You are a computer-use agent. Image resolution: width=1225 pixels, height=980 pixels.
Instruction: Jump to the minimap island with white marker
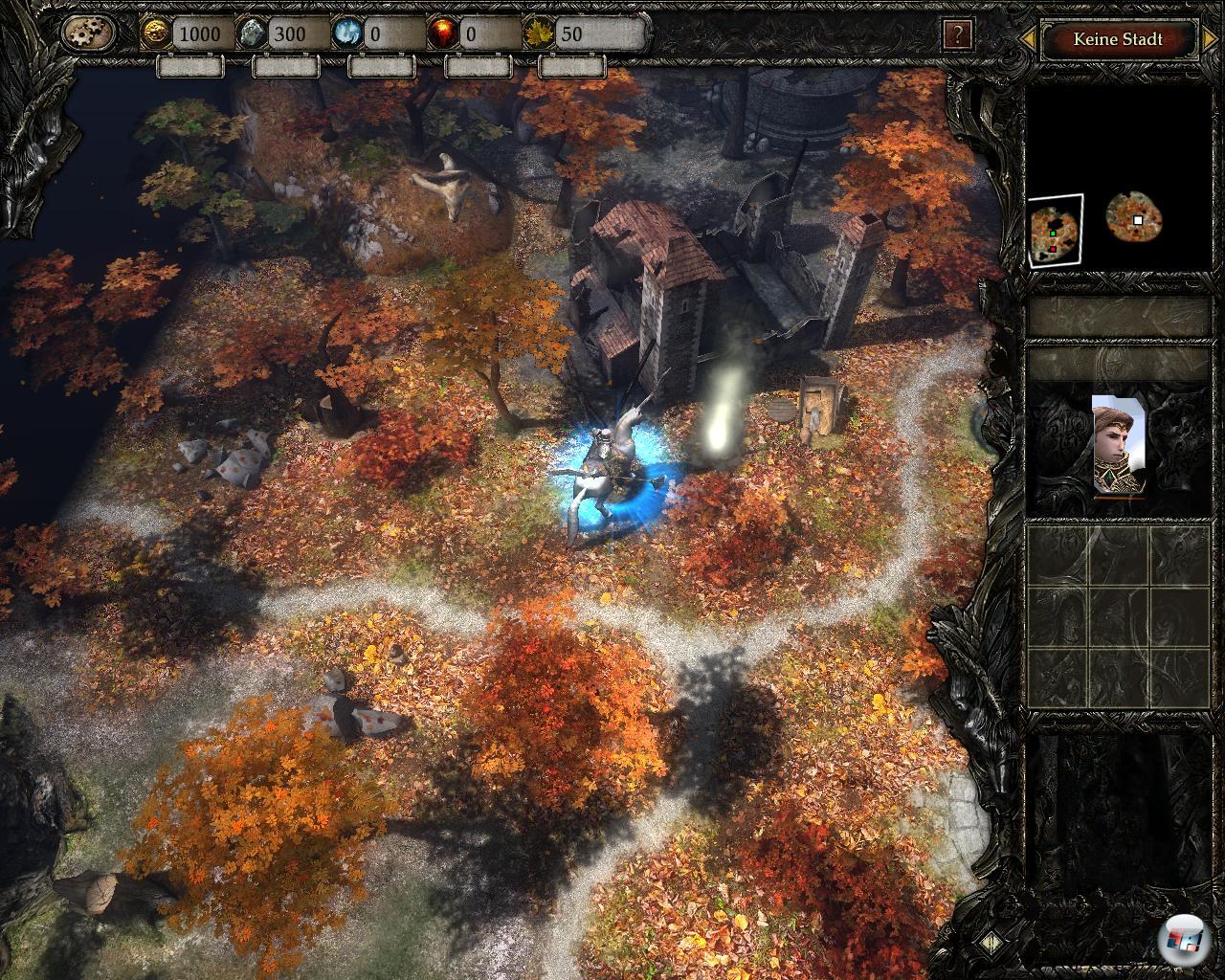point(1134,218)
